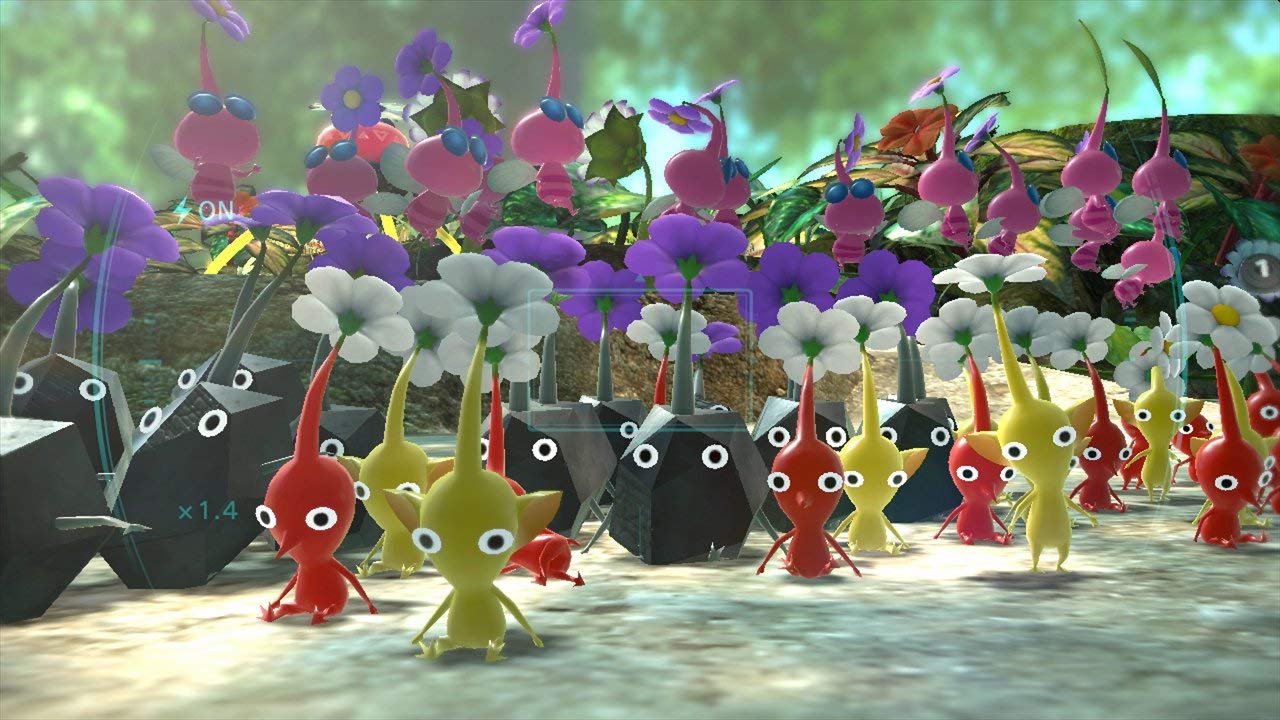The height and width of the screenshot is (720, 1280).
Task: Click the lightning bolt charge icon
Action: (181, 212)
